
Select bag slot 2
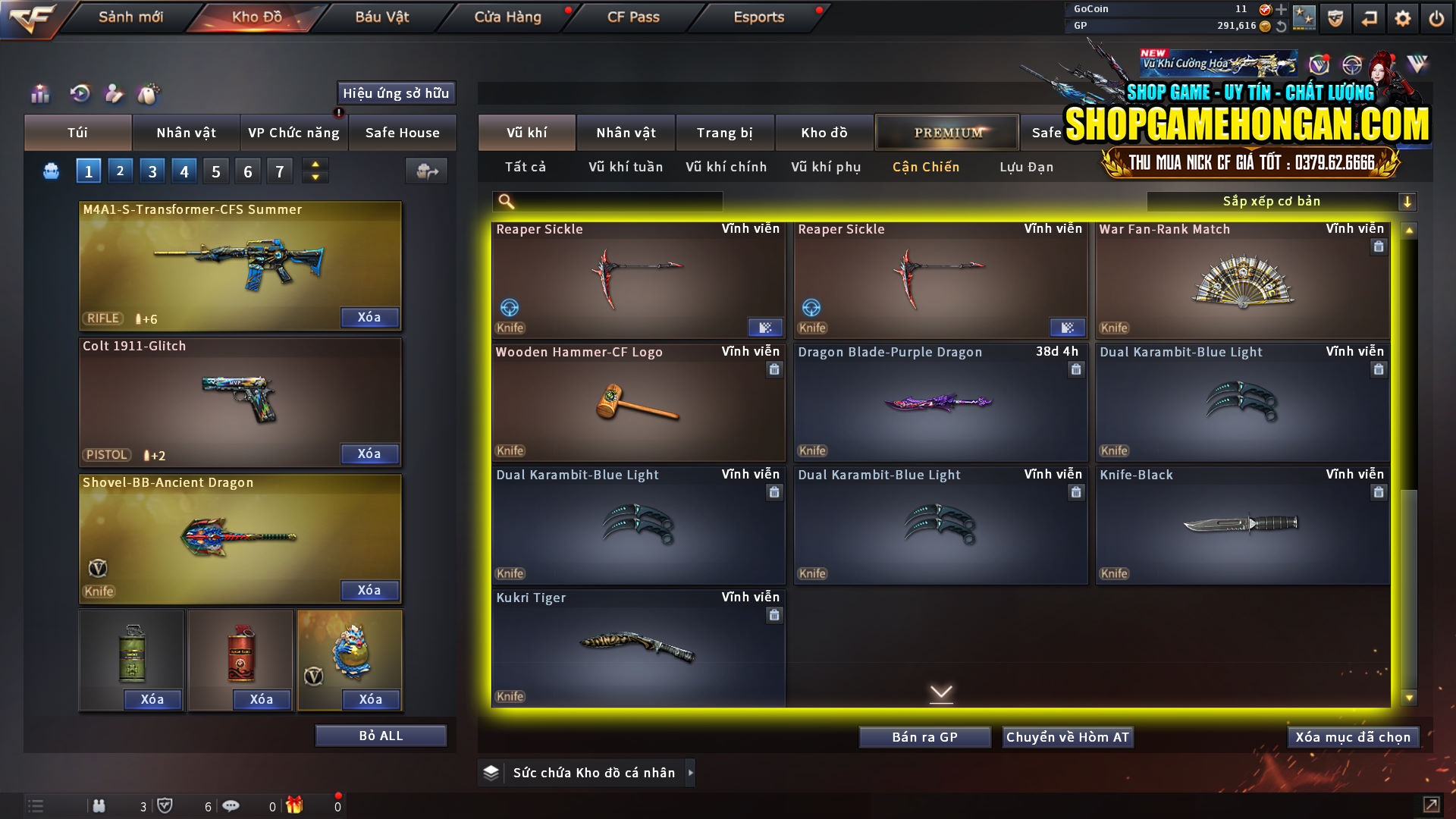click(x=120, y=171)
